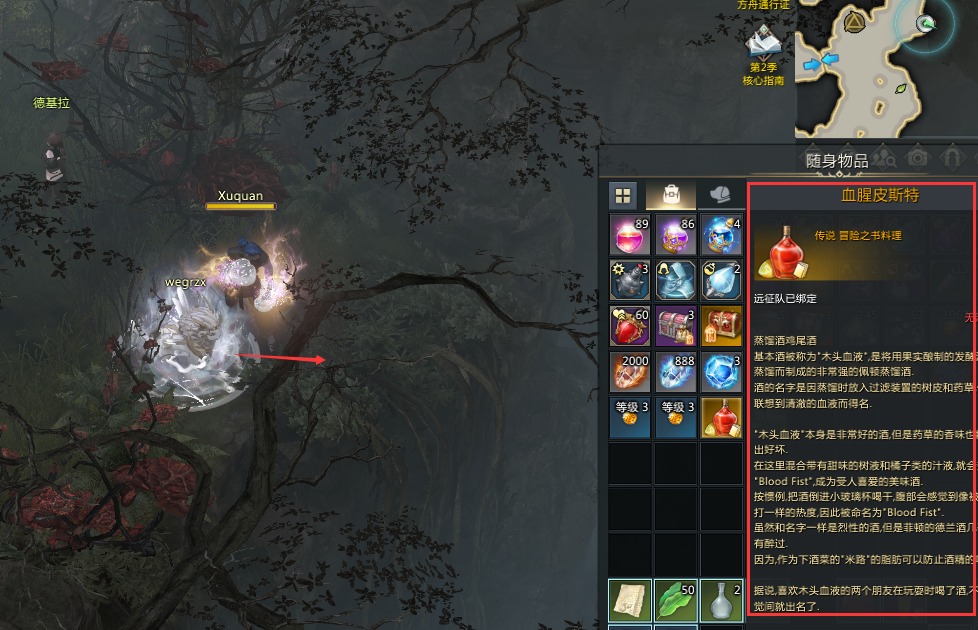Switch to the backpack inventory tab
Screen dimensions: 978x630
(671, 195)
